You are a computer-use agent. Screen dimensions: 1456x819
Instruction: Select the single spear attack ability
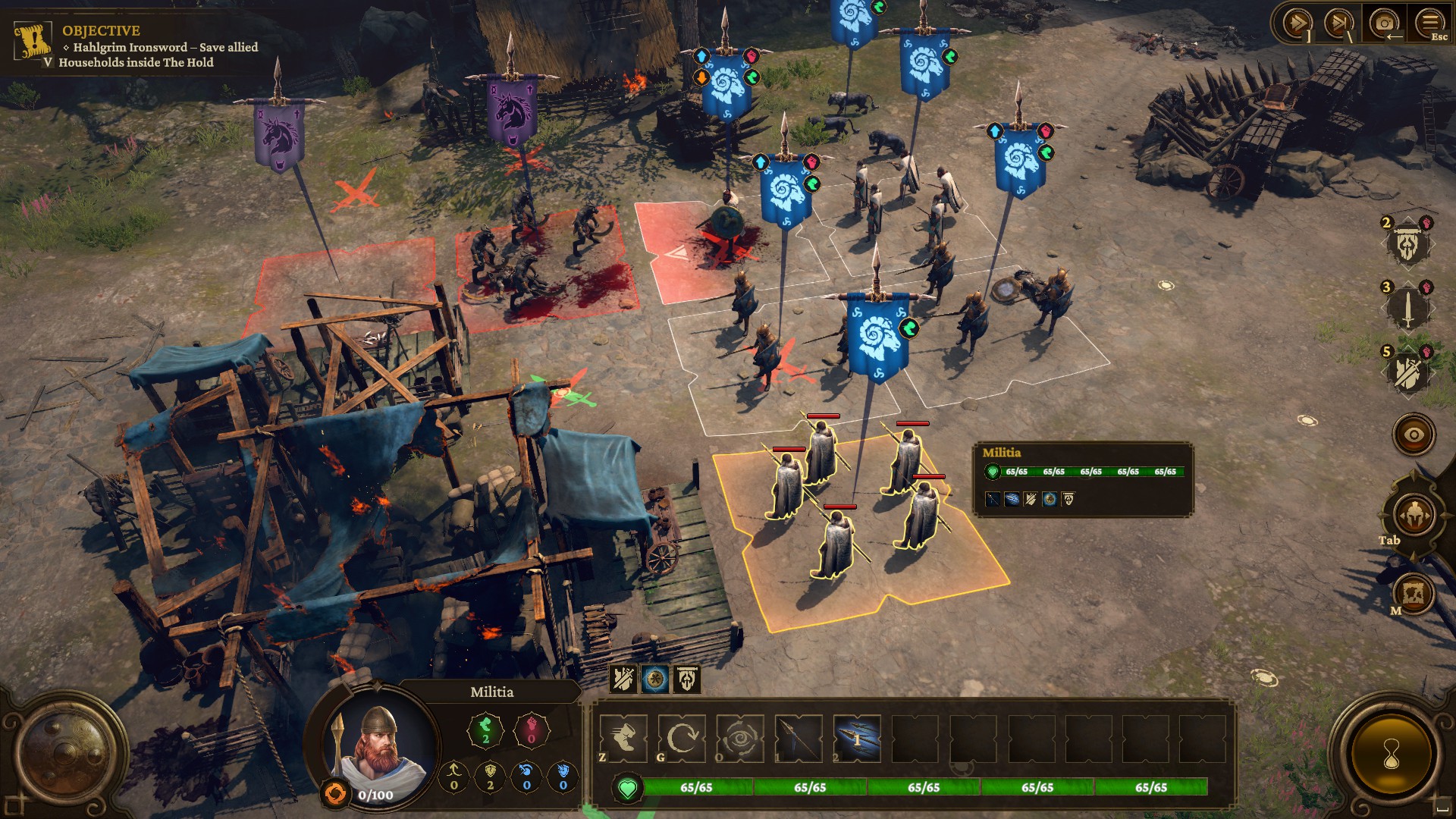tap(799, 738)
